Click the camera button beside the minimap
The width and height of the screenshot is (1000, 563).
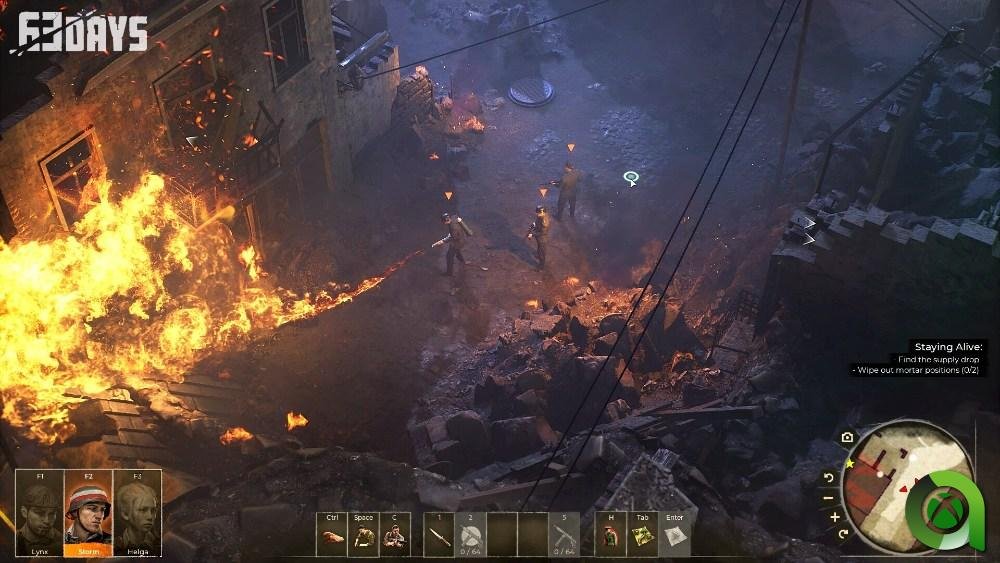[847, 437]
